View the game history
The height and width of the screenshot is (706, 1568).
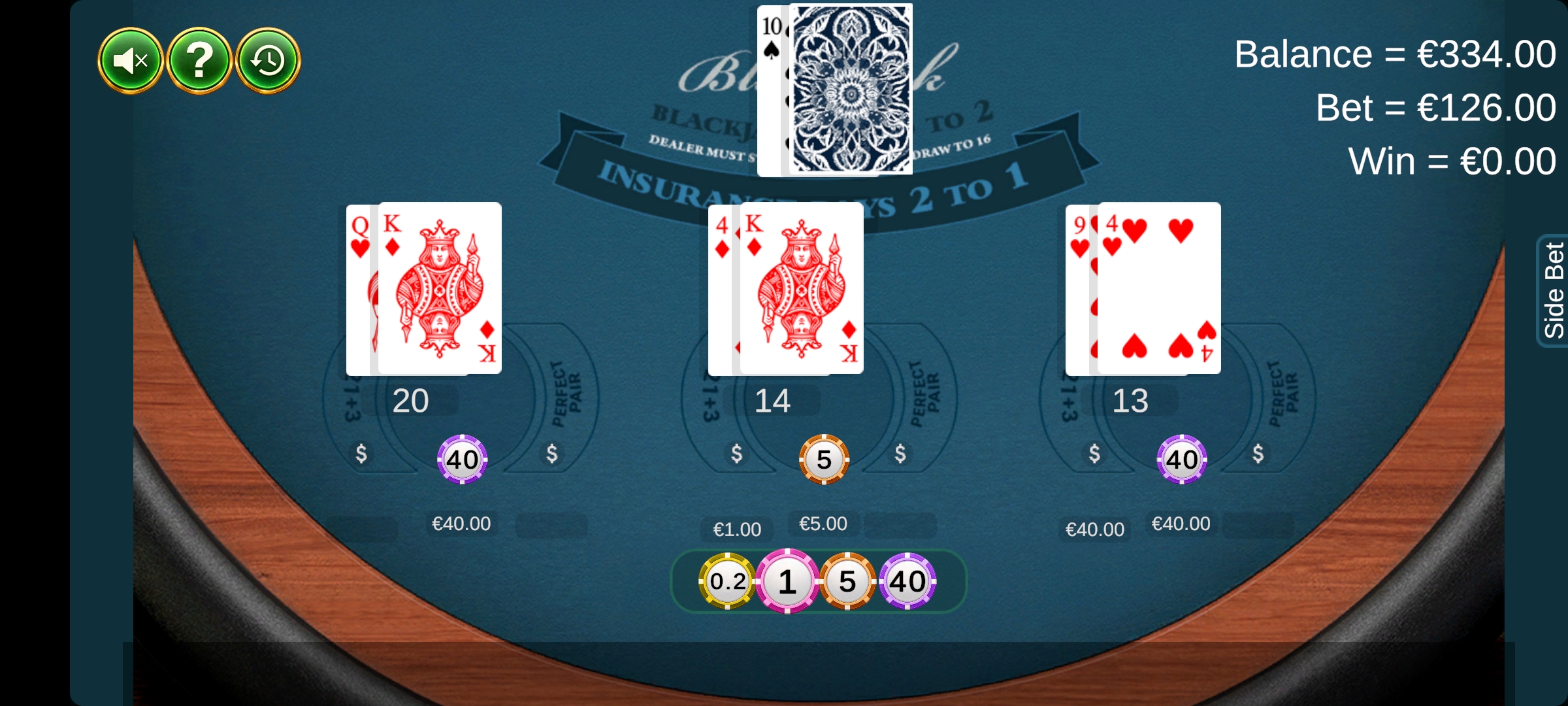coord(269,60)
